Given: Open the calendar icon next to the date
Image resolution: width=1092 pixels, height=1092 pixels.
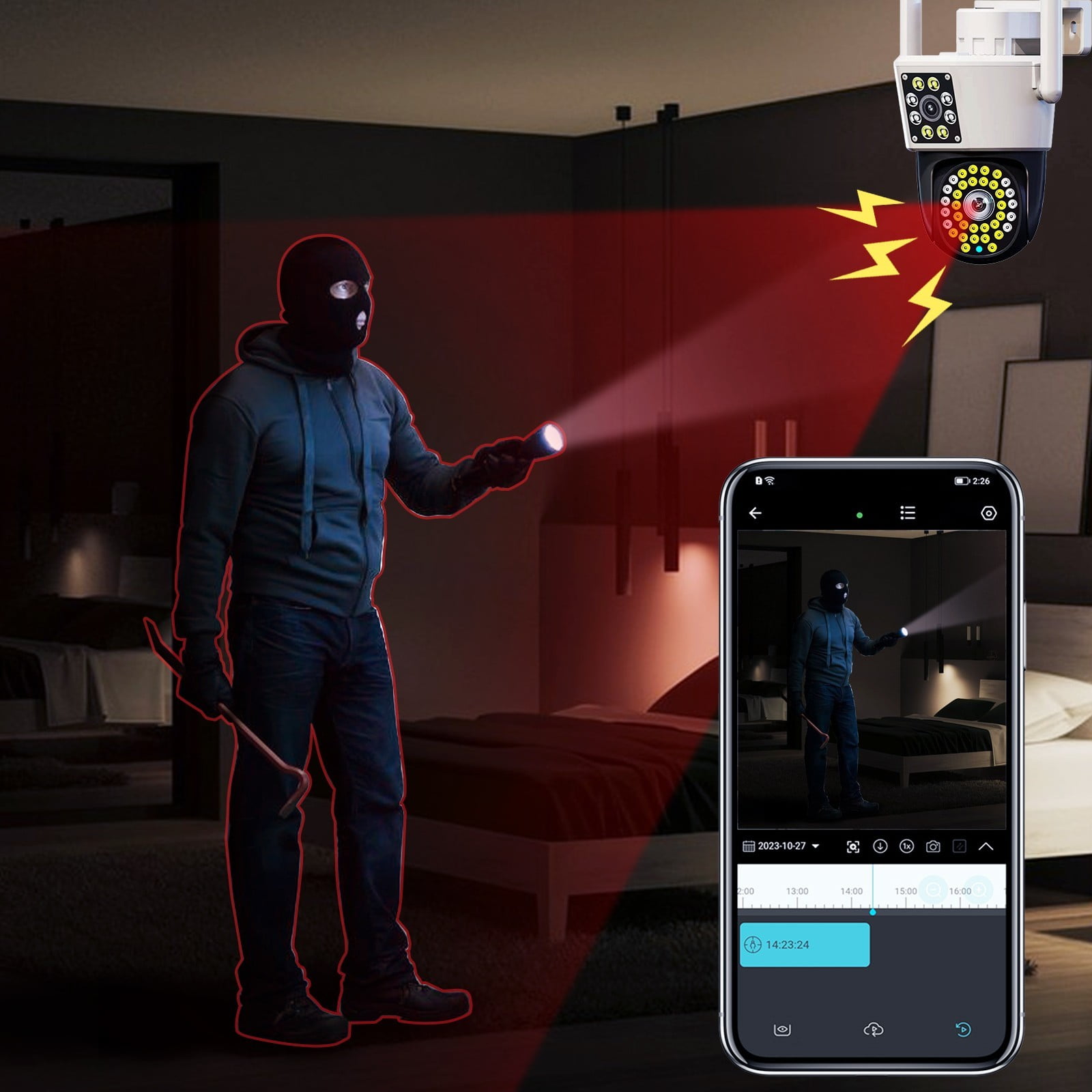Looking at the screenshot, I should click(x=749, y=847).
